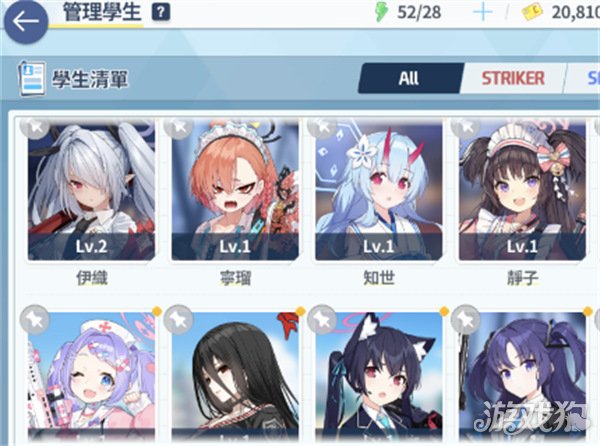Open the cat-eared student card

point(378,378)
